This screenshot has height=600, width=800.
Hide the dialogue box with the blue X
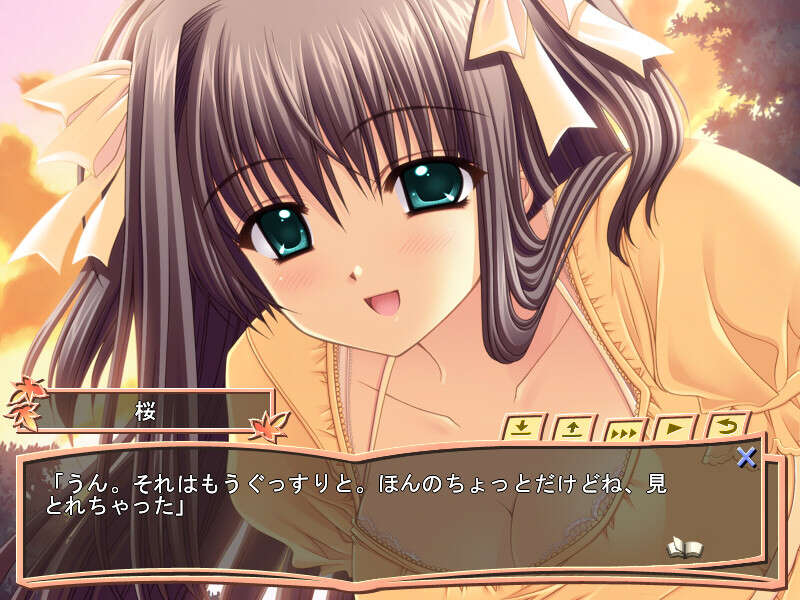coord(746,458)
